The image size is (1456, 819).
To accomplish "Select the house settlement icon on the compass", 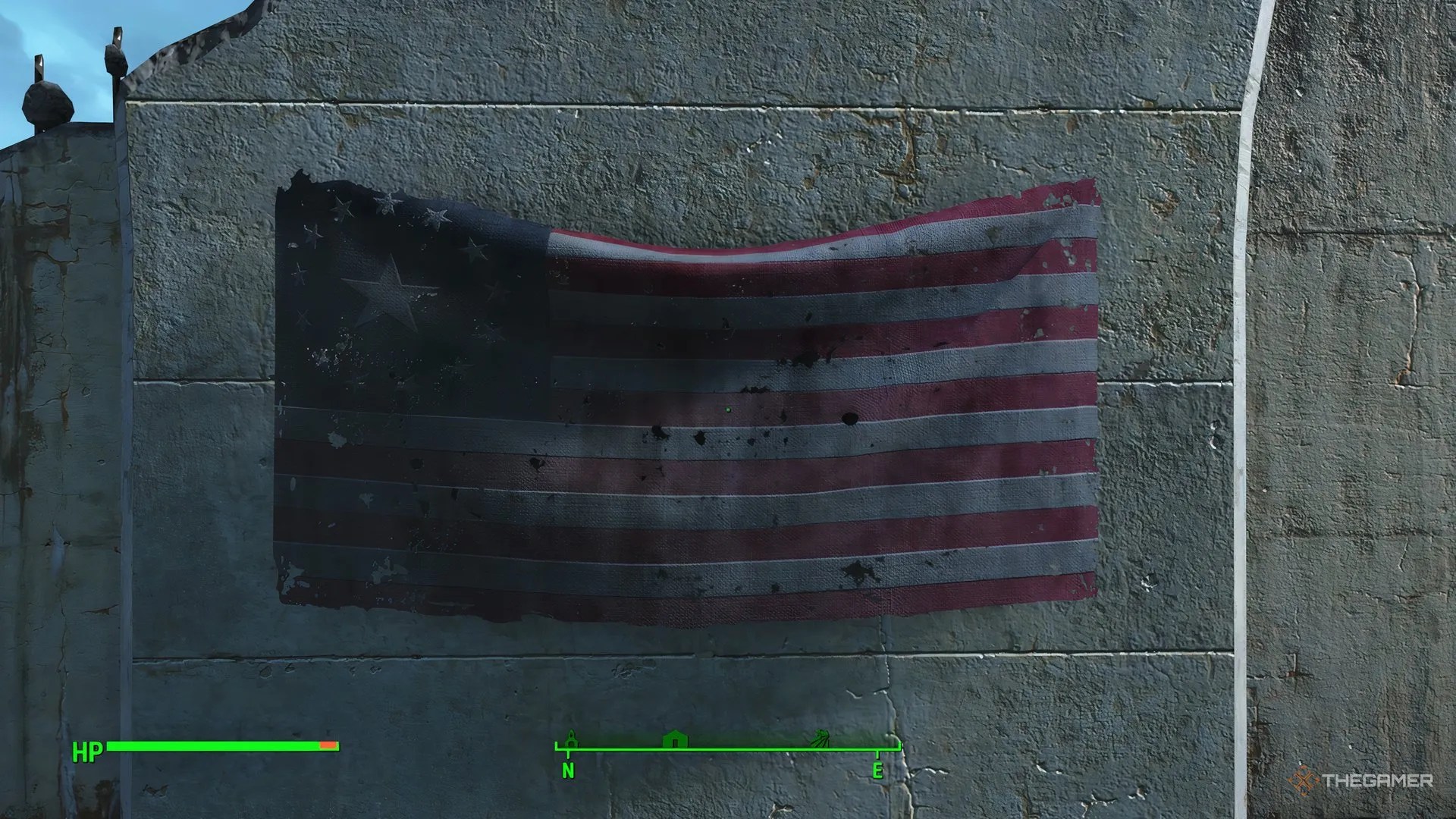I will pos(674,739).
